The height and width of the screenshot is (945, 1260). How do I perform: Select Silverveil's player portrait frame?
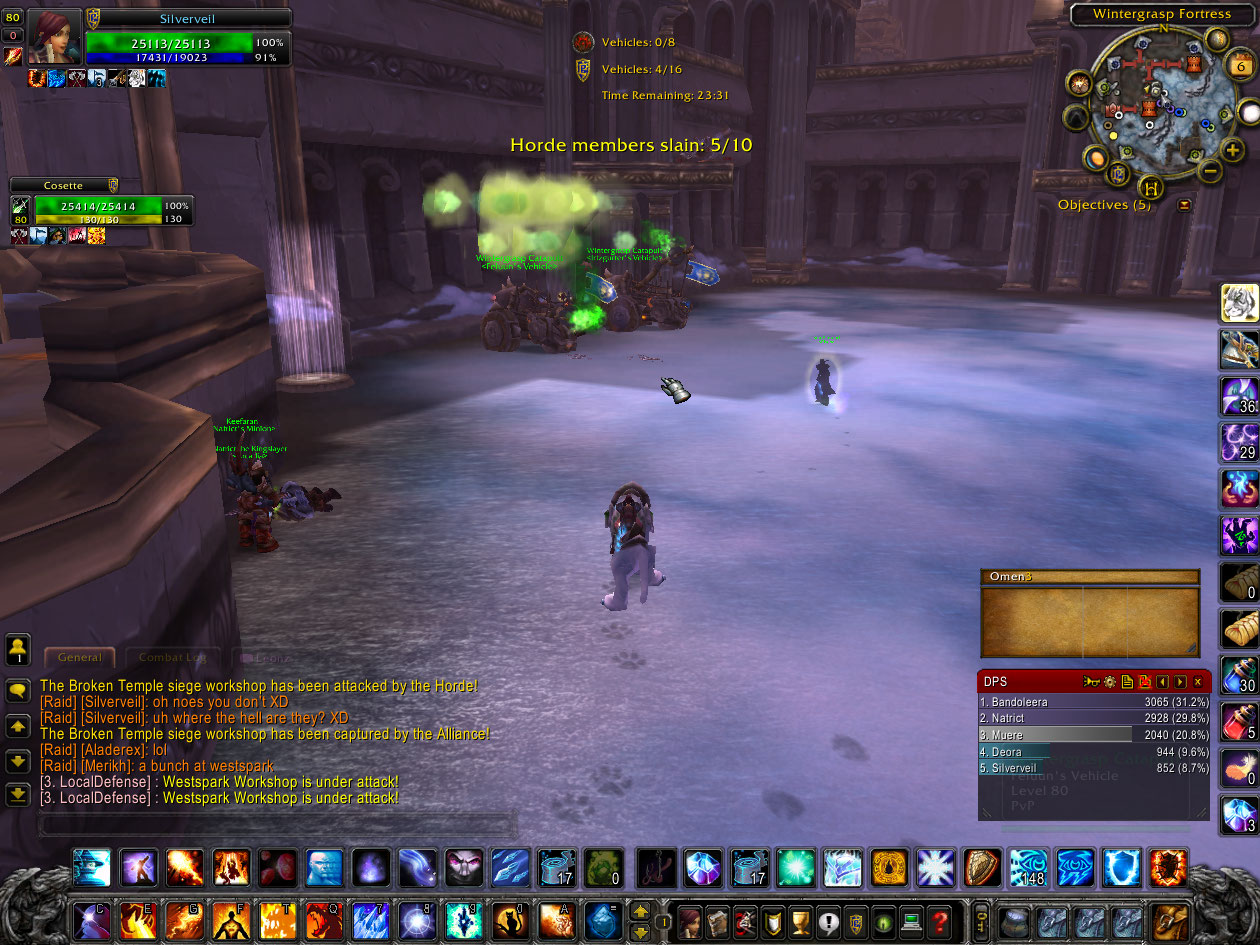[x=55, y=37]
